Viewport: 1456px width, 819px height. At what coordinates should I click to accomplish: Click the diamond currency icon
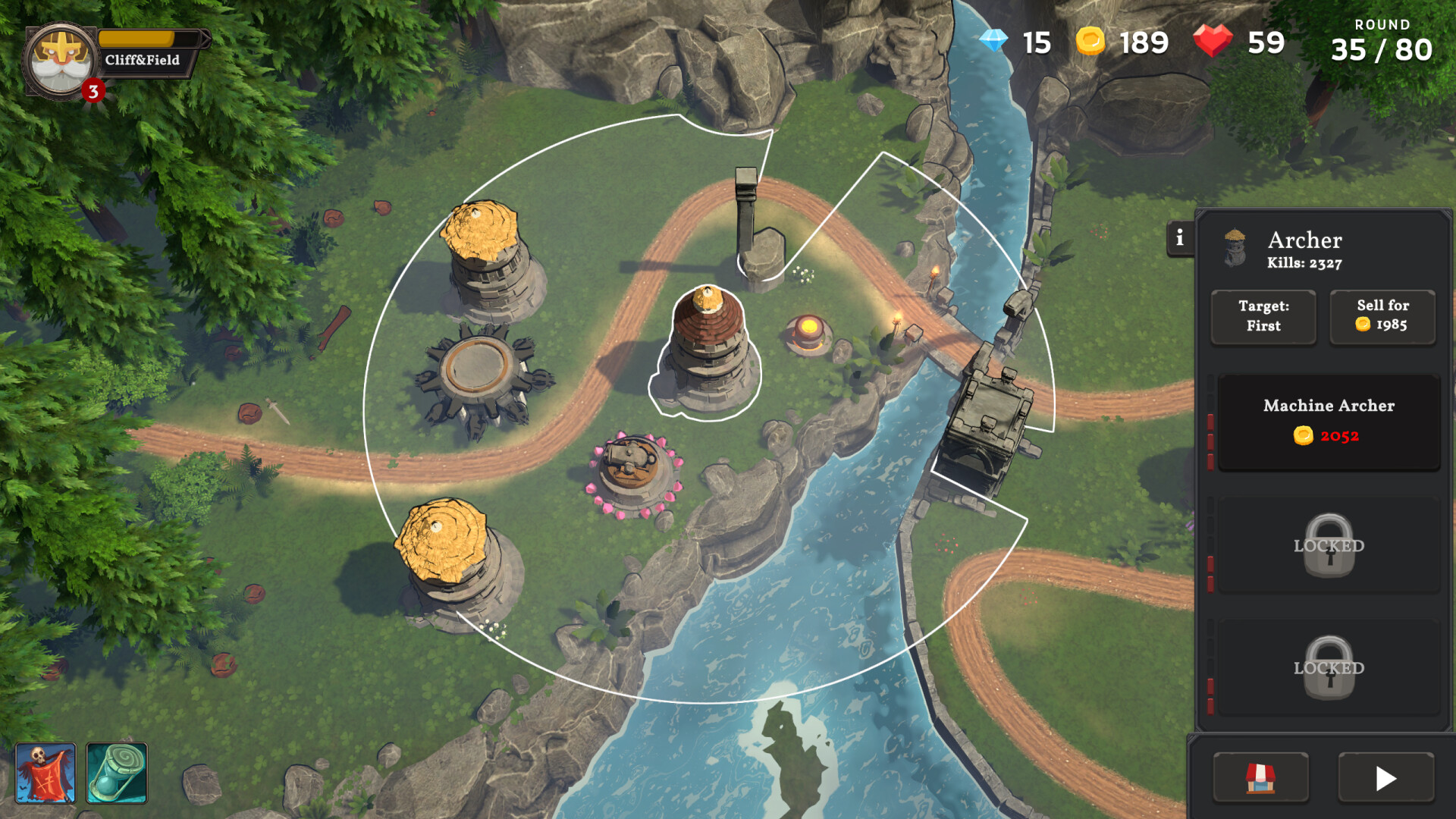click(993, 42)
